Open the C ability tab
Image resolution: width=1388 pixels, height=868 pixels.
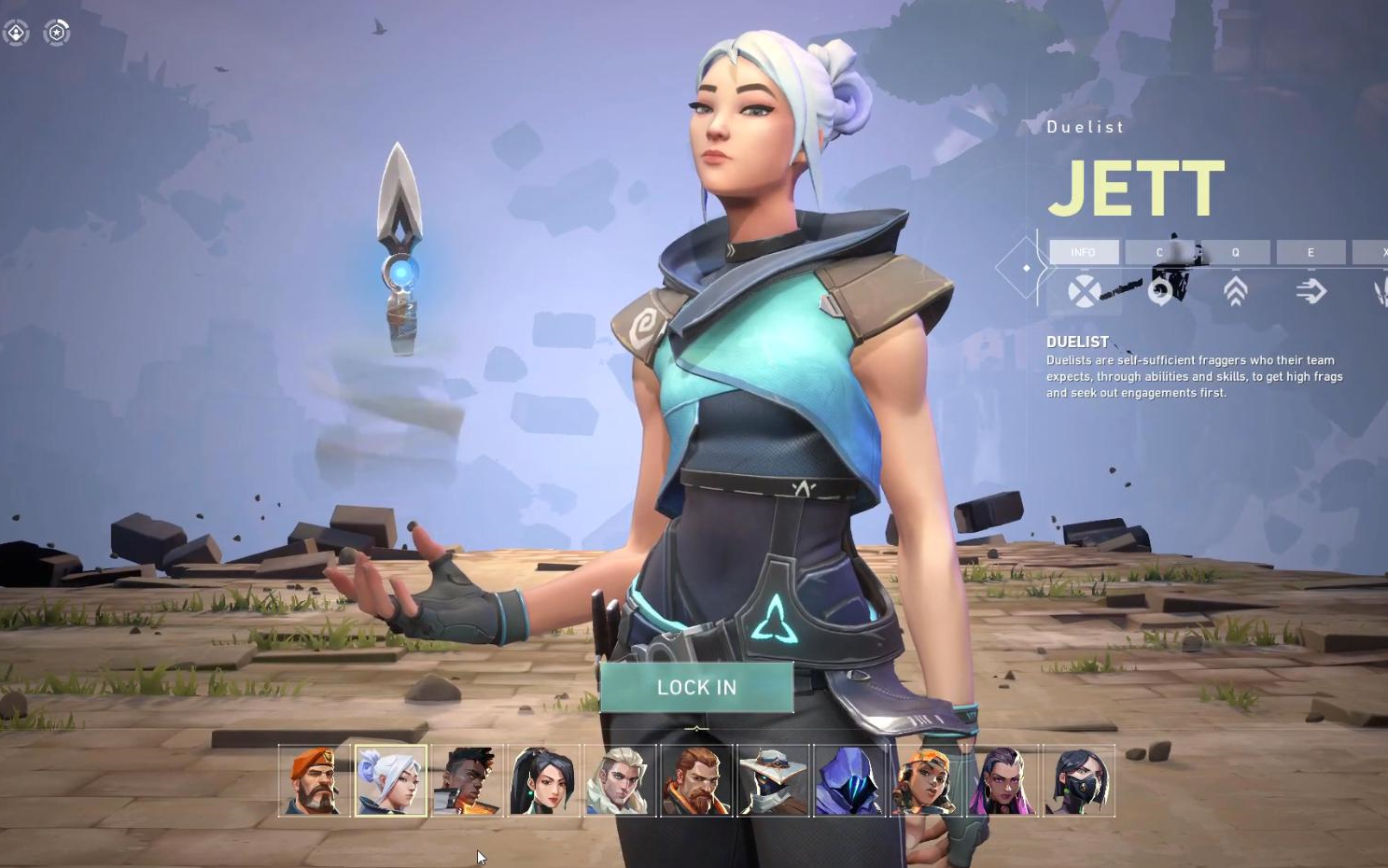coord(1159,252)
